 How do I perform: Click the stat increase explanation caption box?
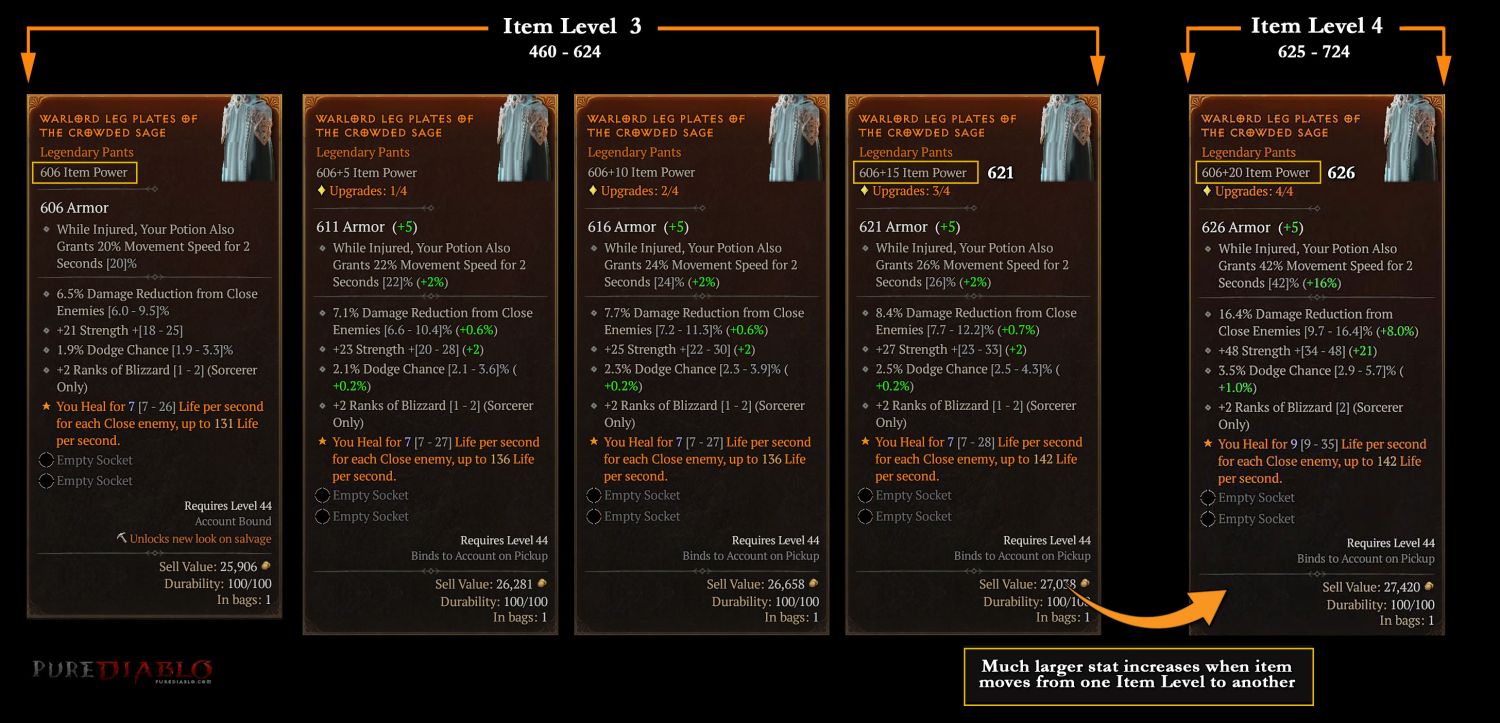[x=1137, y=678]
